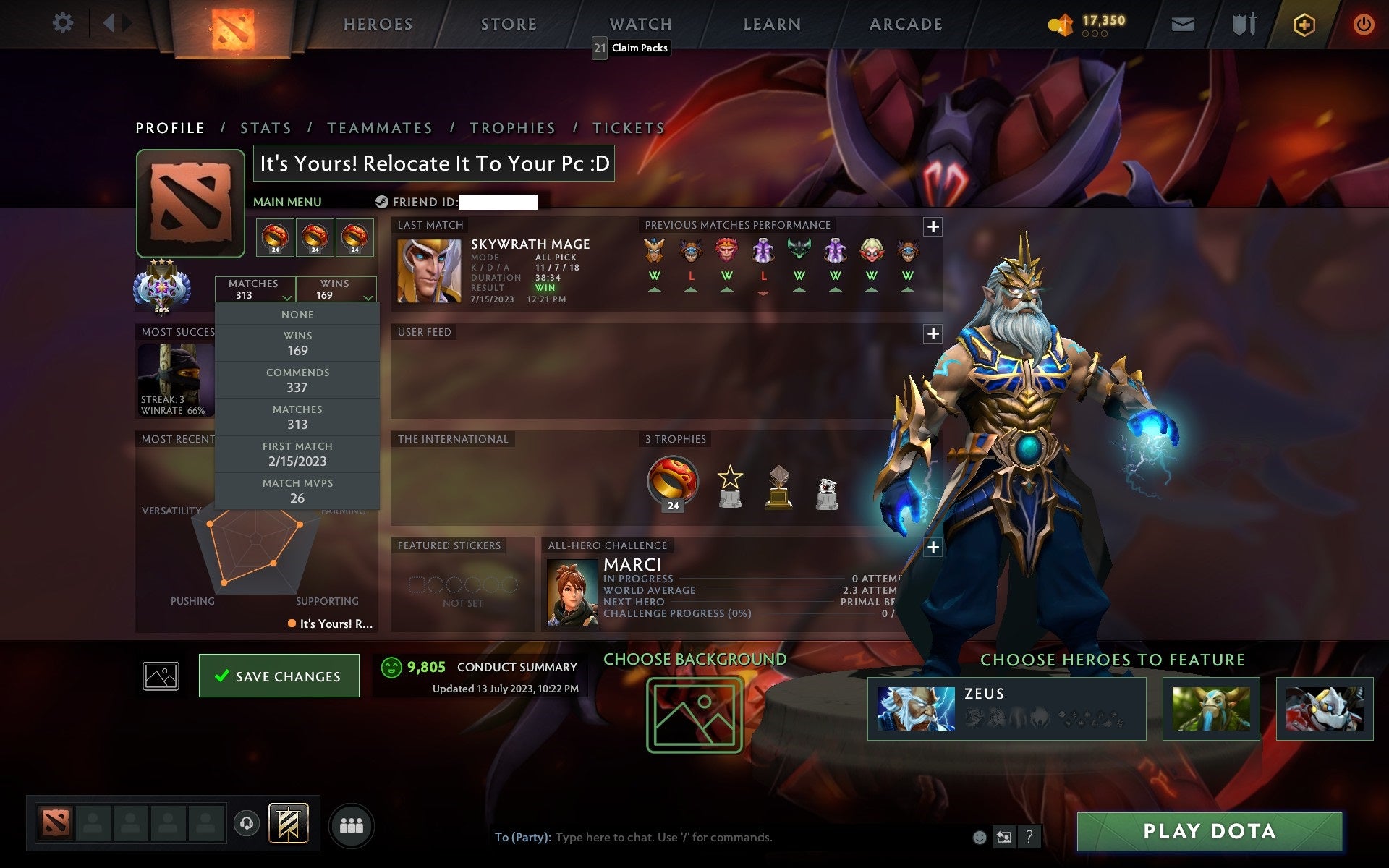Click the showcase image icon near Save Changes
The width and height of the screenshot is (1389, 868).
click(161, 676)
